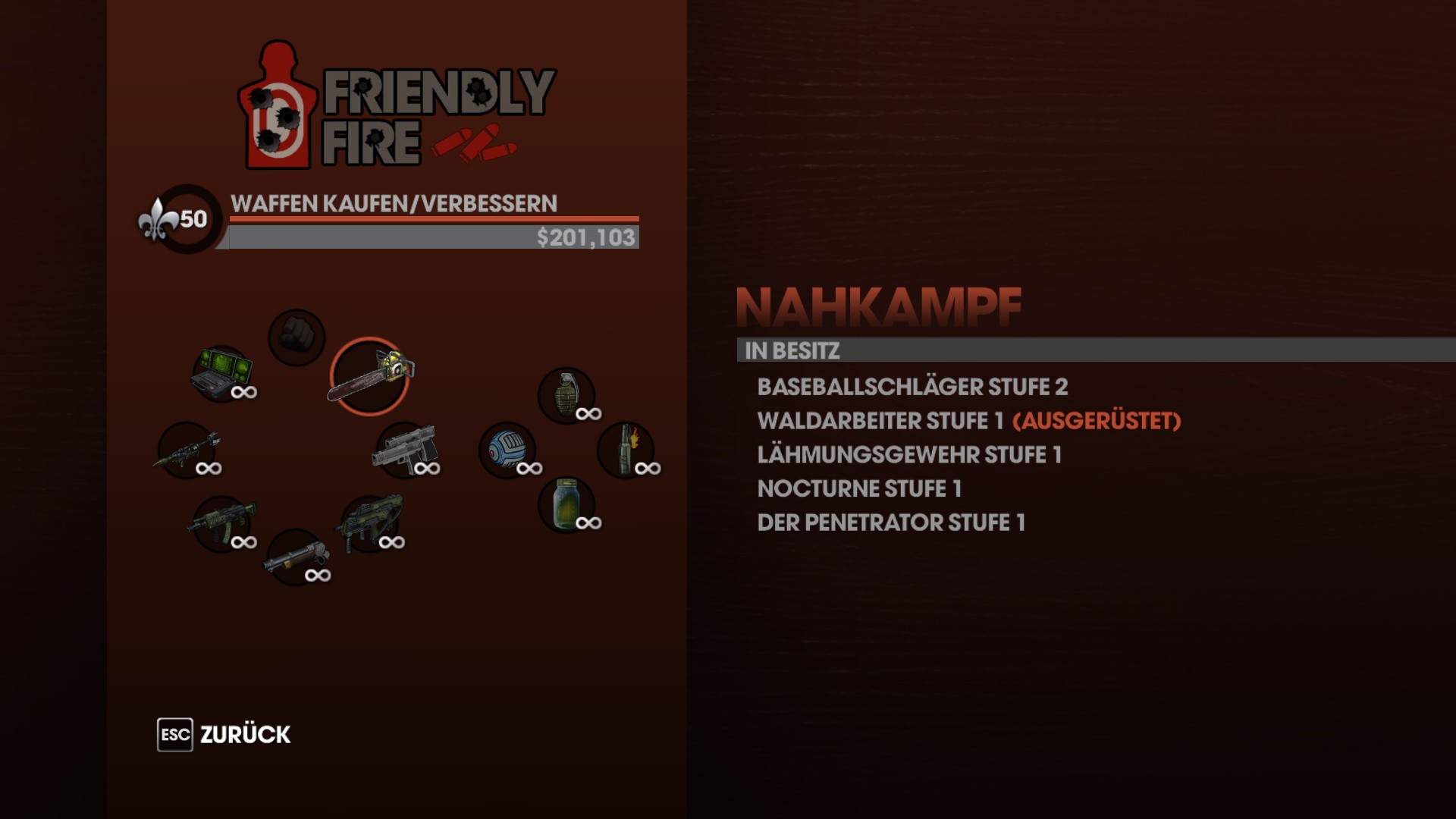1456x819 pixels.
Task: Choose the green laptop special weapon slot
Action: [222, 373]
